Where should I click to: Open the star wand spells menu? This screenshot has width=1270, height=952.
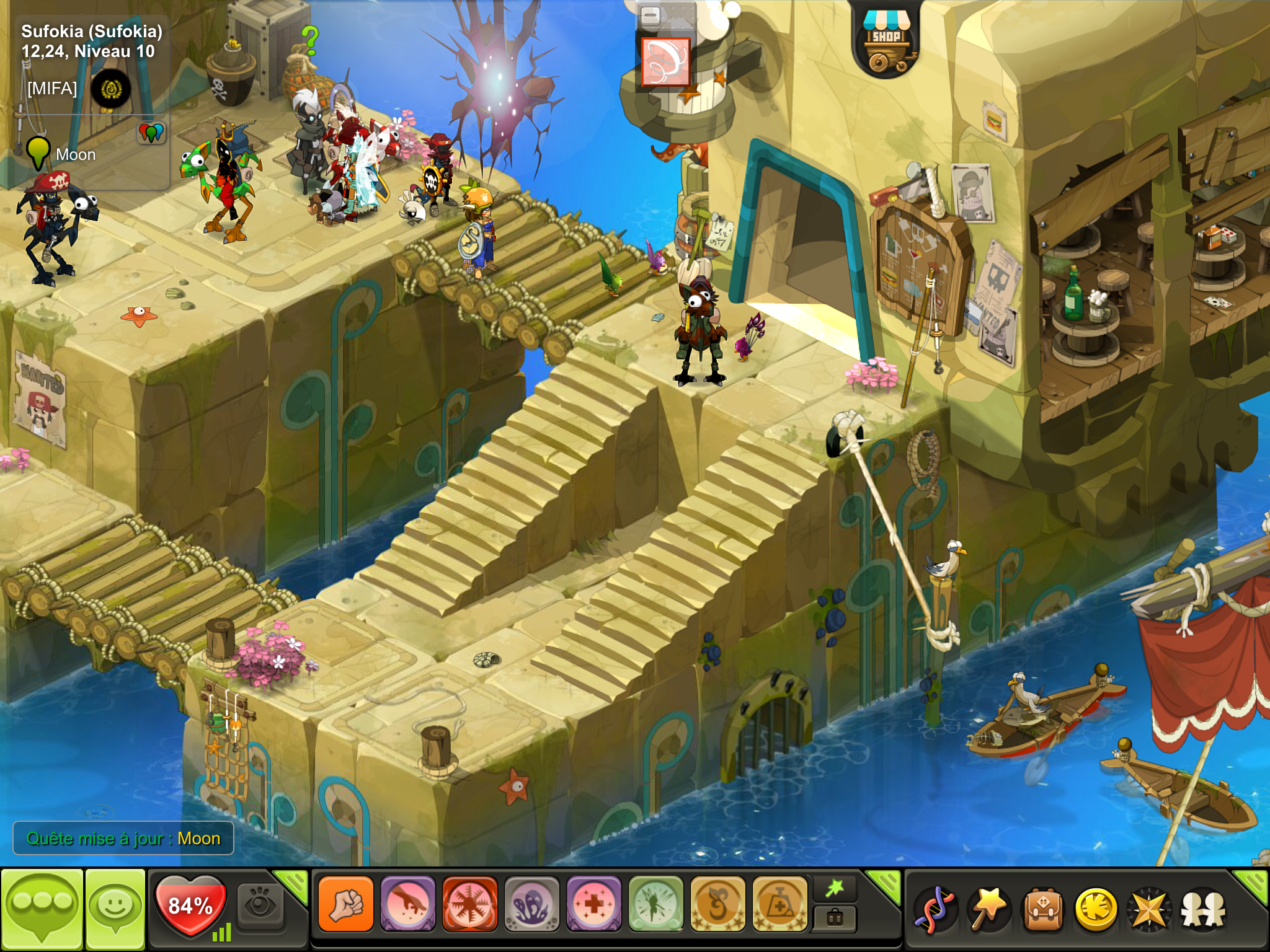click(x=989, y=909)
